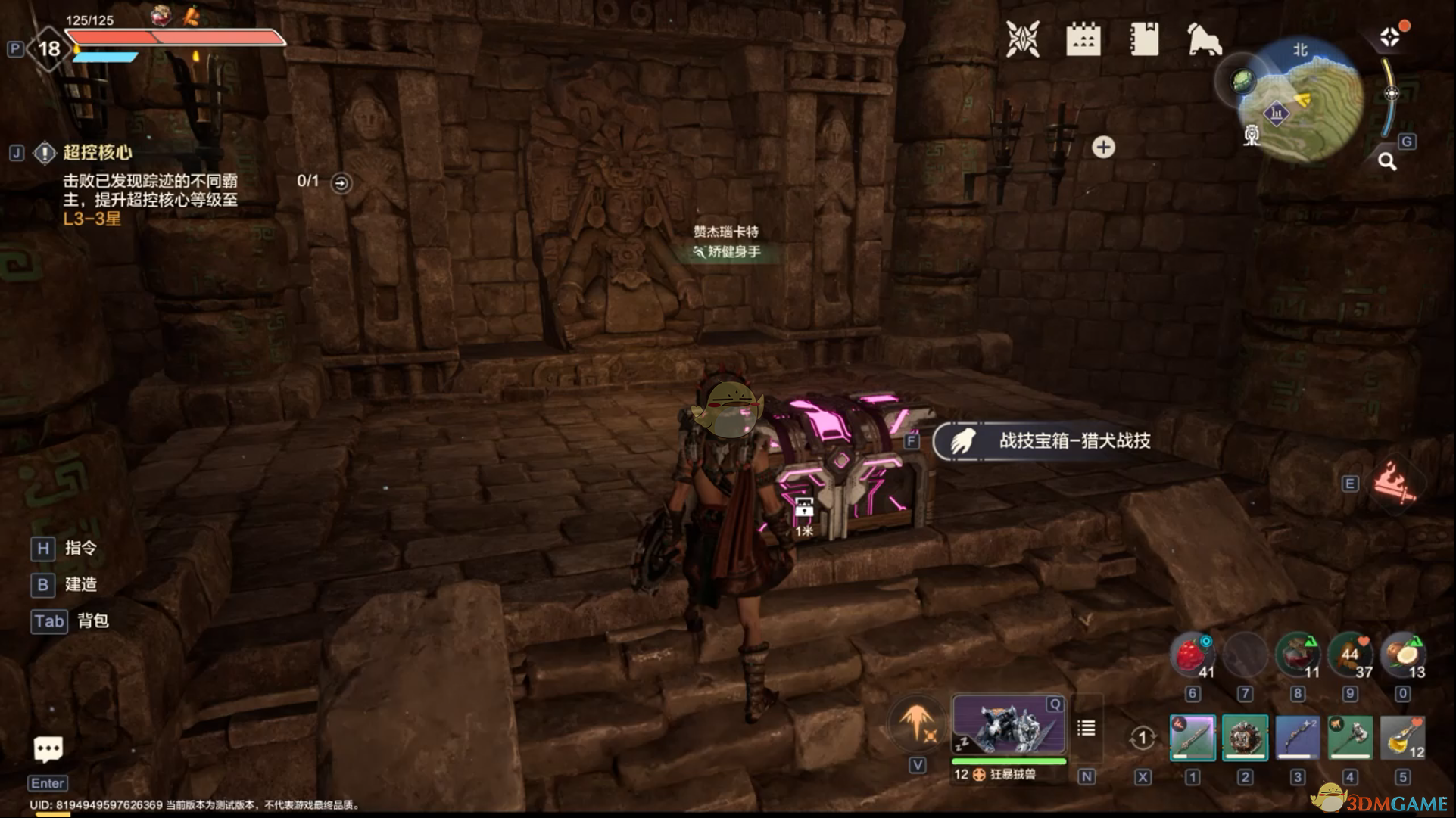Select the bow weapon slot
Screen dimensions: 1456x818
(1297, 737)
